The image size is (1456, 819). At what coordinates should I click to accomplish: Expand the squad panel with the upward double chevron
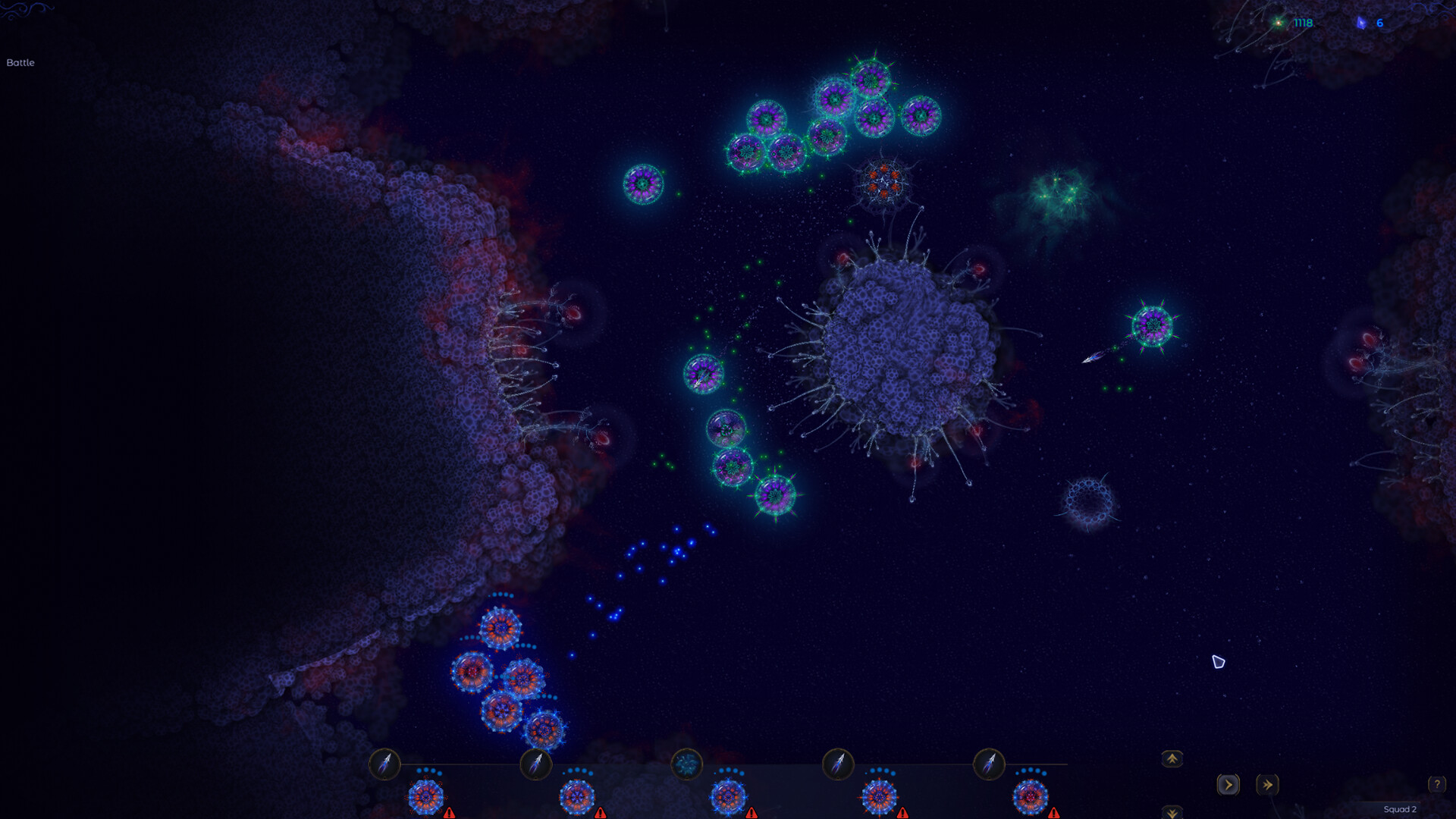pyautogui.click(x=1172, y=759)
